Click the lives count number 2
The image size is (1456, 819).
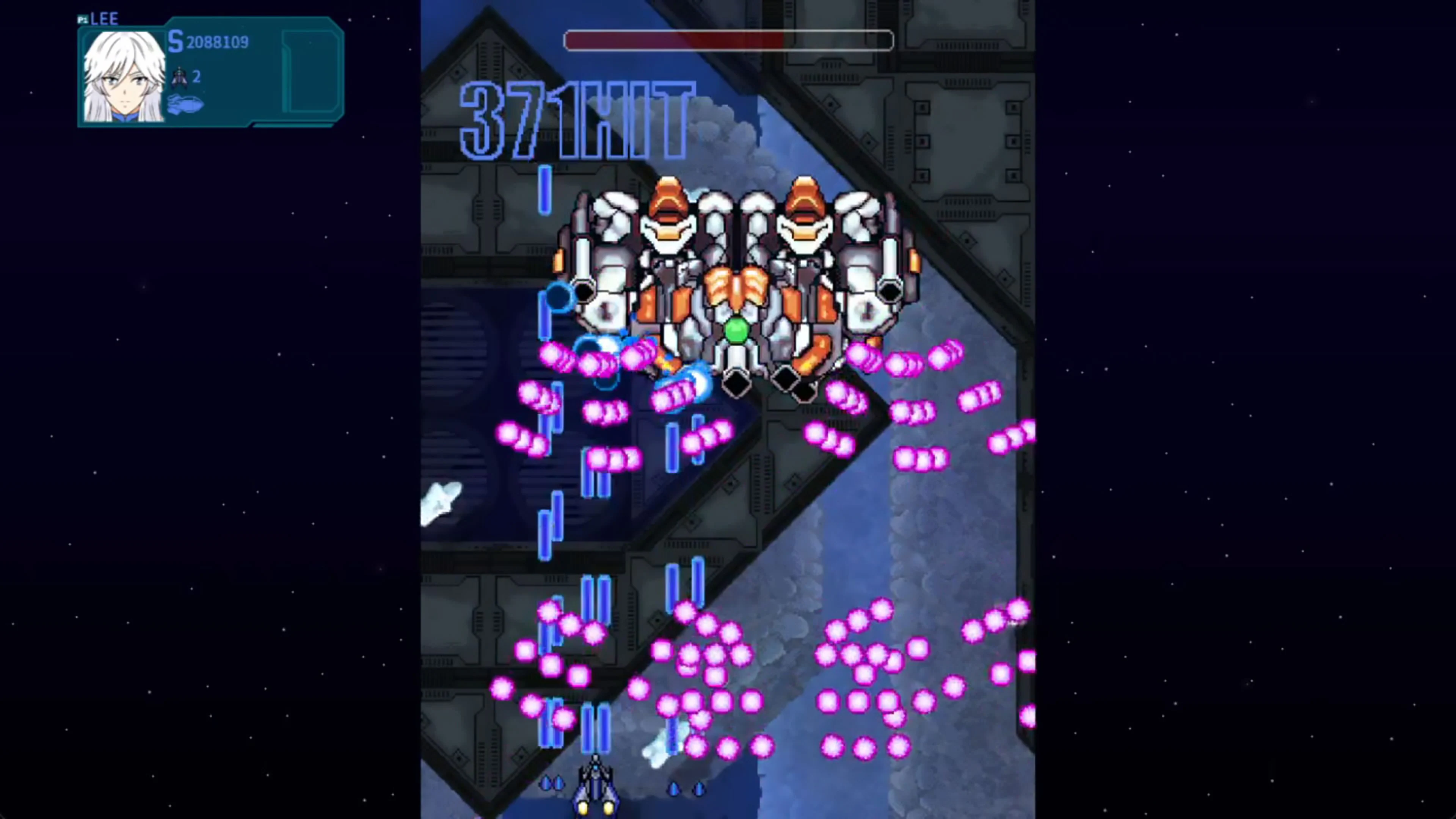(x=197, y=77)
